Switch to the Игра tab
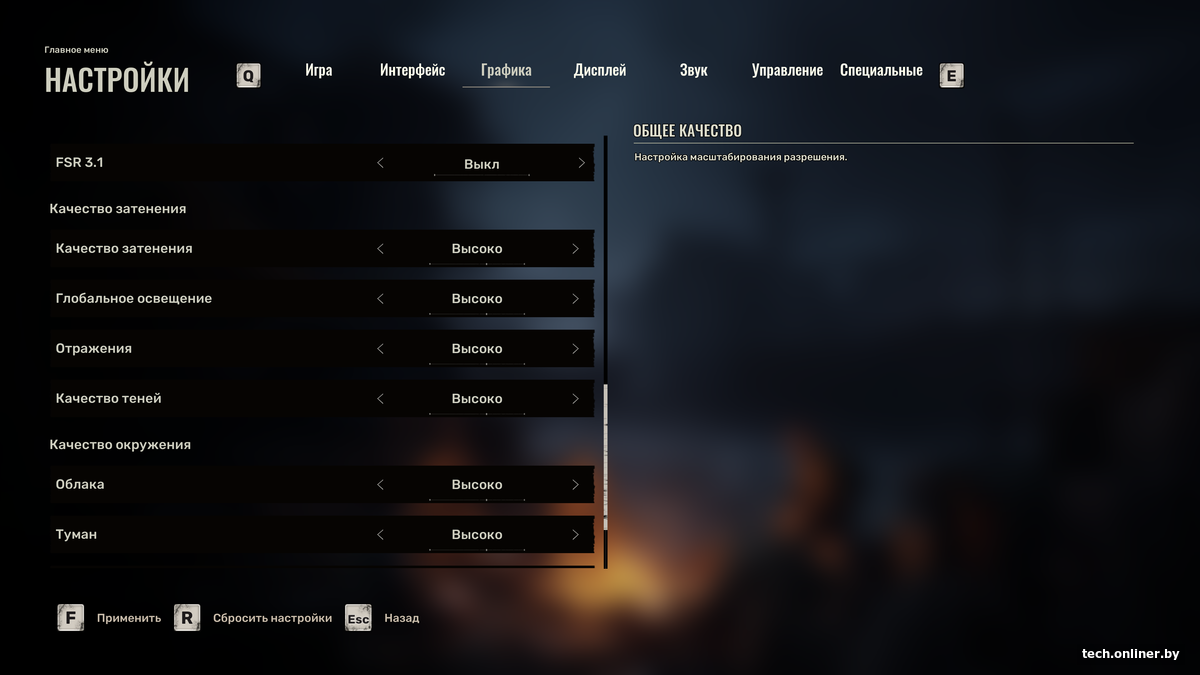This screenshot has width=1200, height=675. pyautogui.click(x=319, y=71)
